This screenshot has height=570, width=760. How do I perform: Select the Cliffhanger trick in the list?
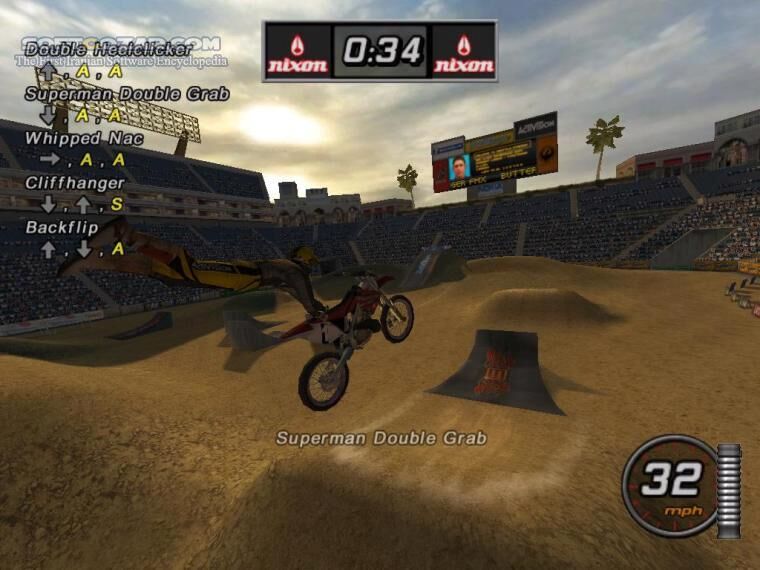pyautogui.click(x=75, y=183)
